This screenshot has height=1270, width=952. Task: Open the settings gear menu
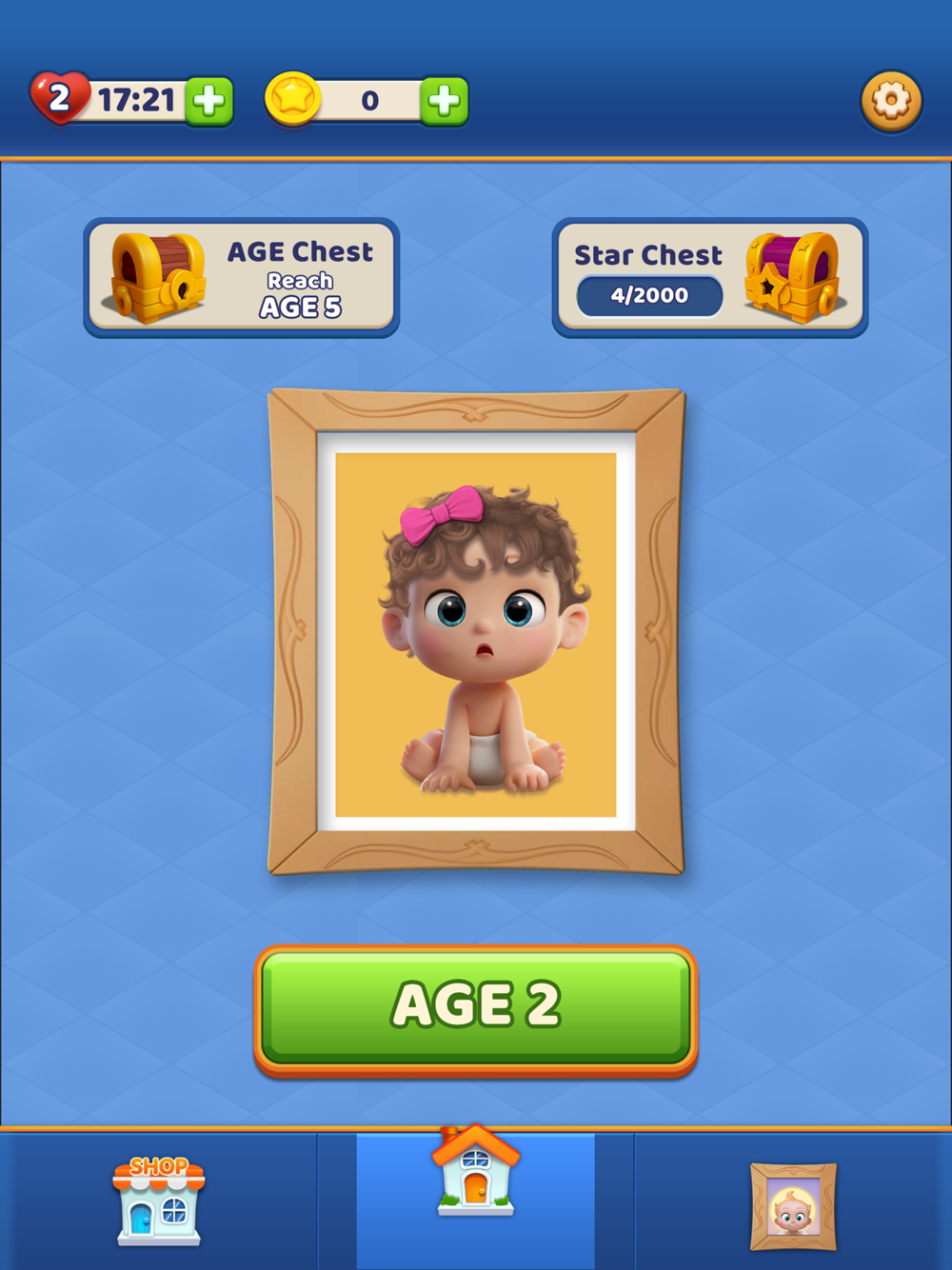click(891, 100)
